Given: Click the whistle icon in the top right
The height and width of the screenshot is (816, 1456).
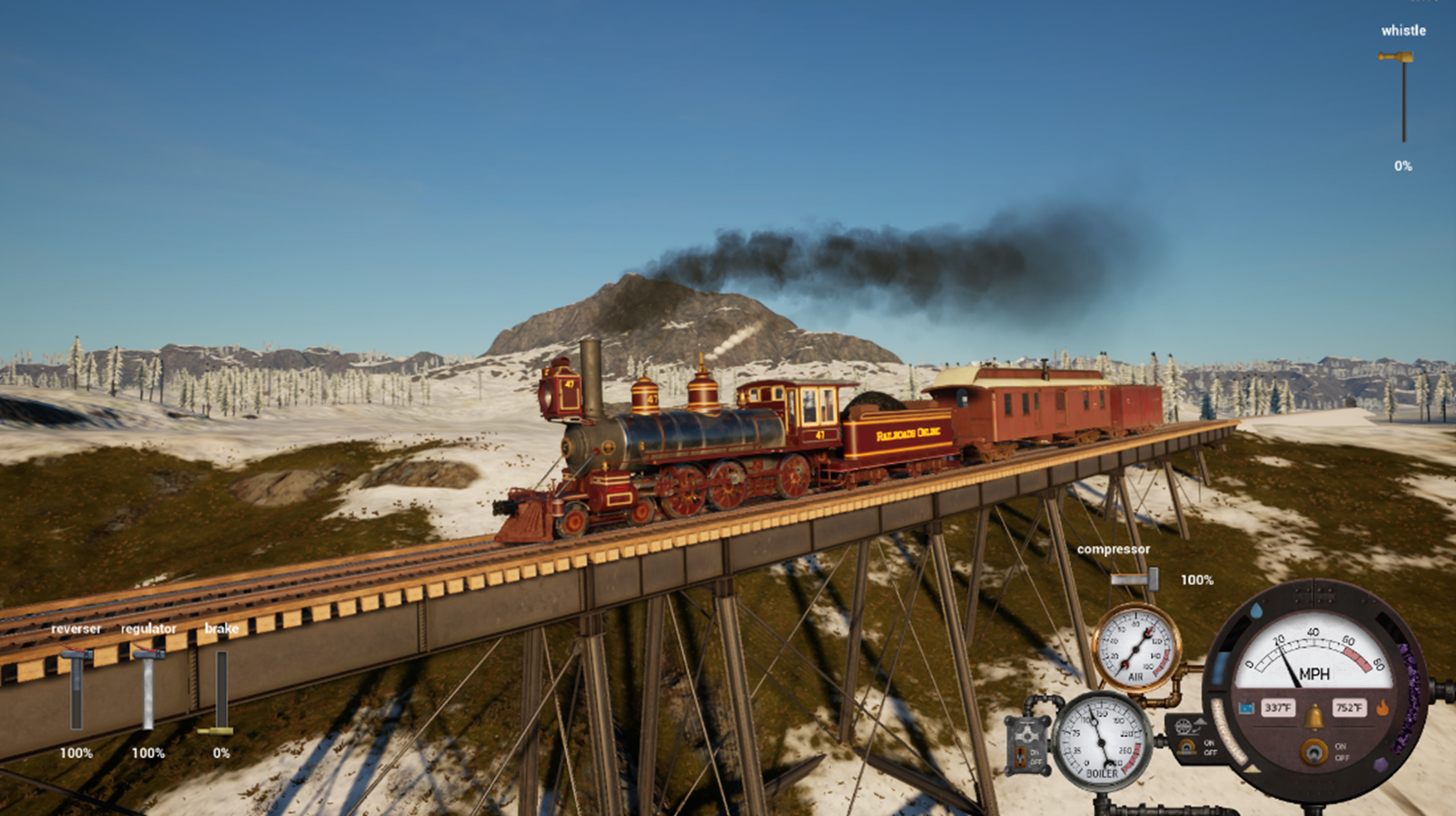Looking at the screenshot, I should [1396, 56].
